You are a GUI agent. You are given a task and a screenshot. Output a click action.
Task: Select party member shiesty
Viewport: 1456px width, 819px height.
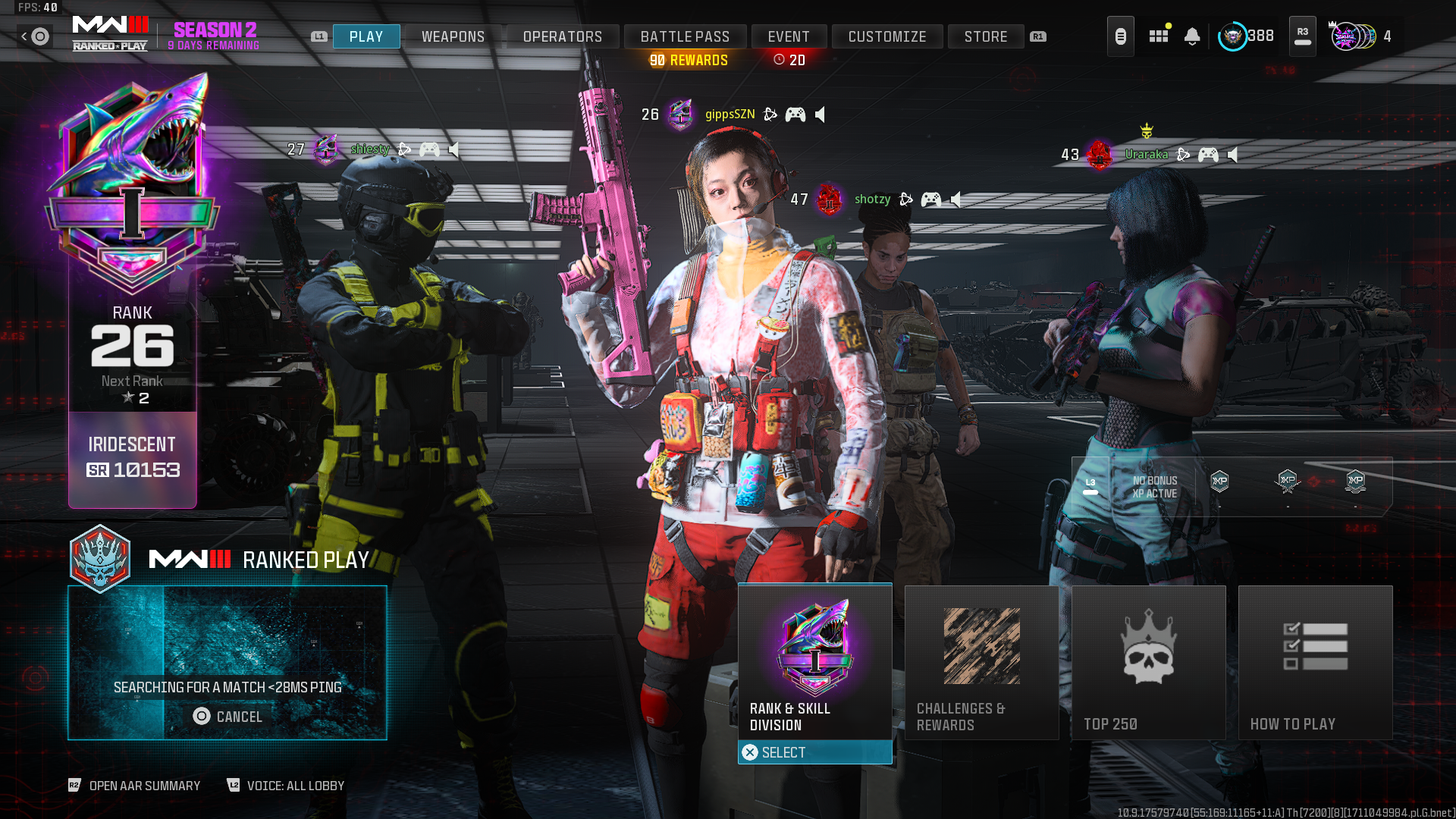tap(369, 149)
